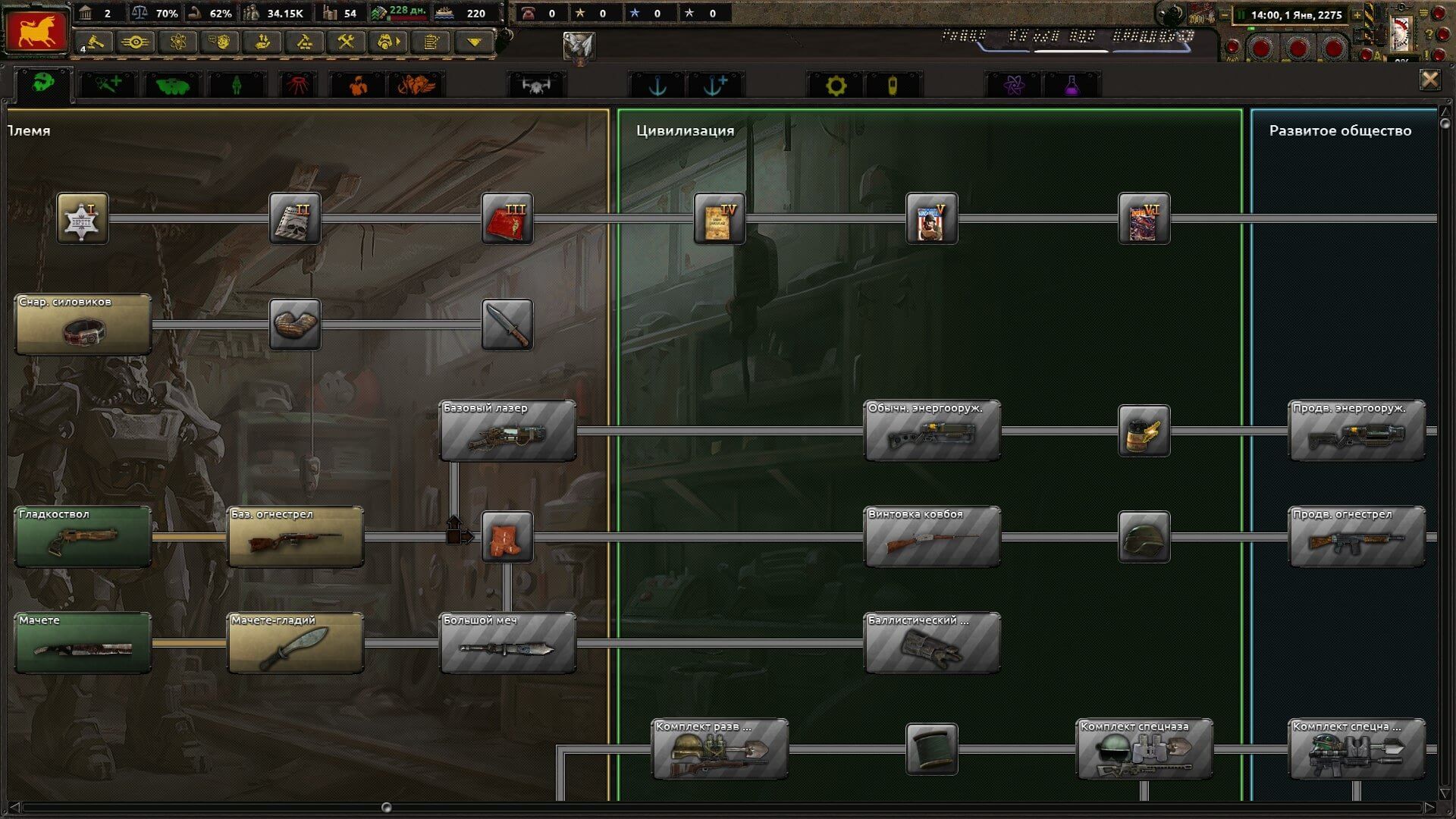Image resolution: width=1456 pixels, height=819 pixels.
Task: Select the Обычн. энергооруж. technology
Action: [x=932, y=431]
